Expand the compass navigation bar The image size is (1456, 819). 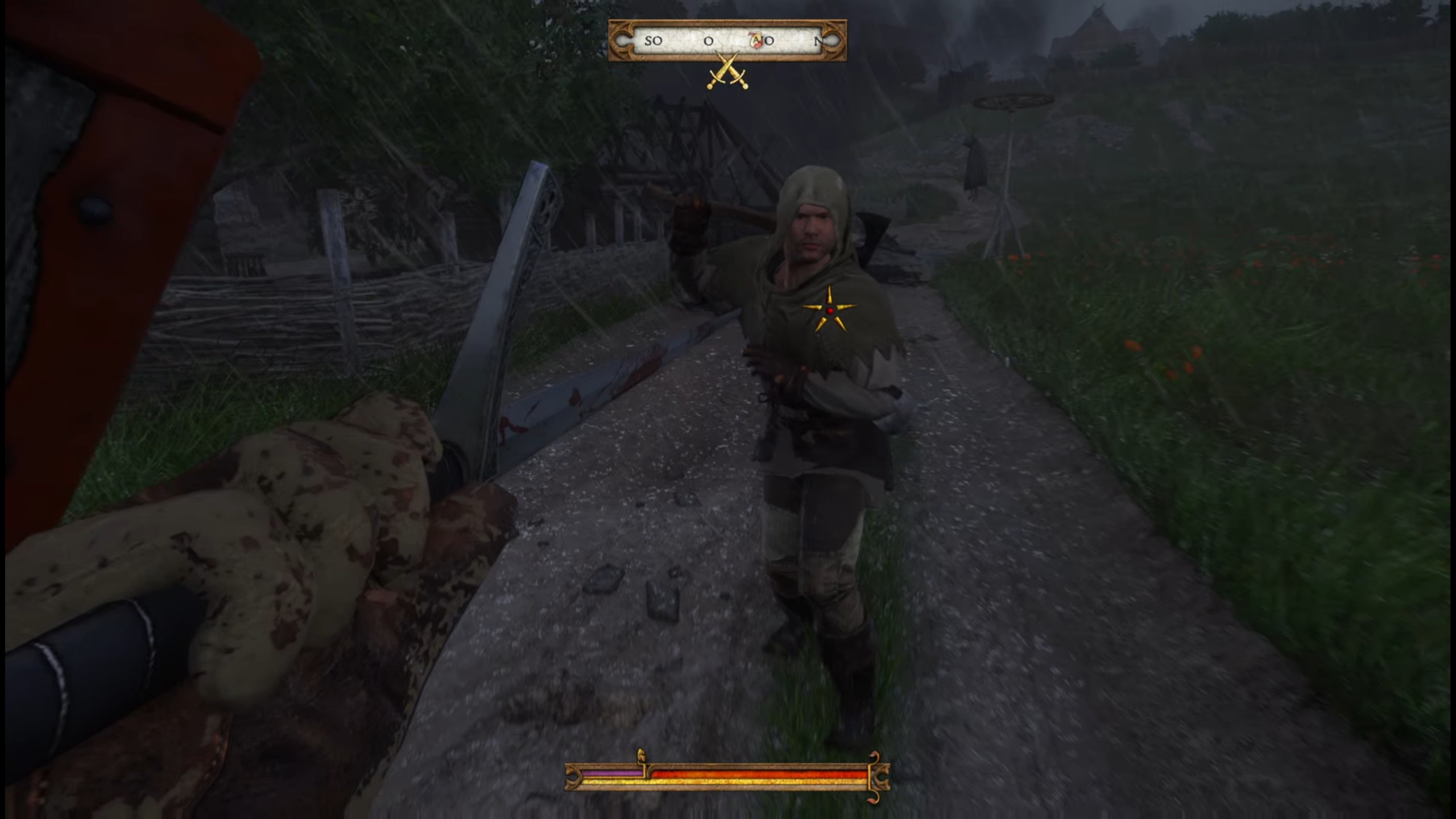729,41
